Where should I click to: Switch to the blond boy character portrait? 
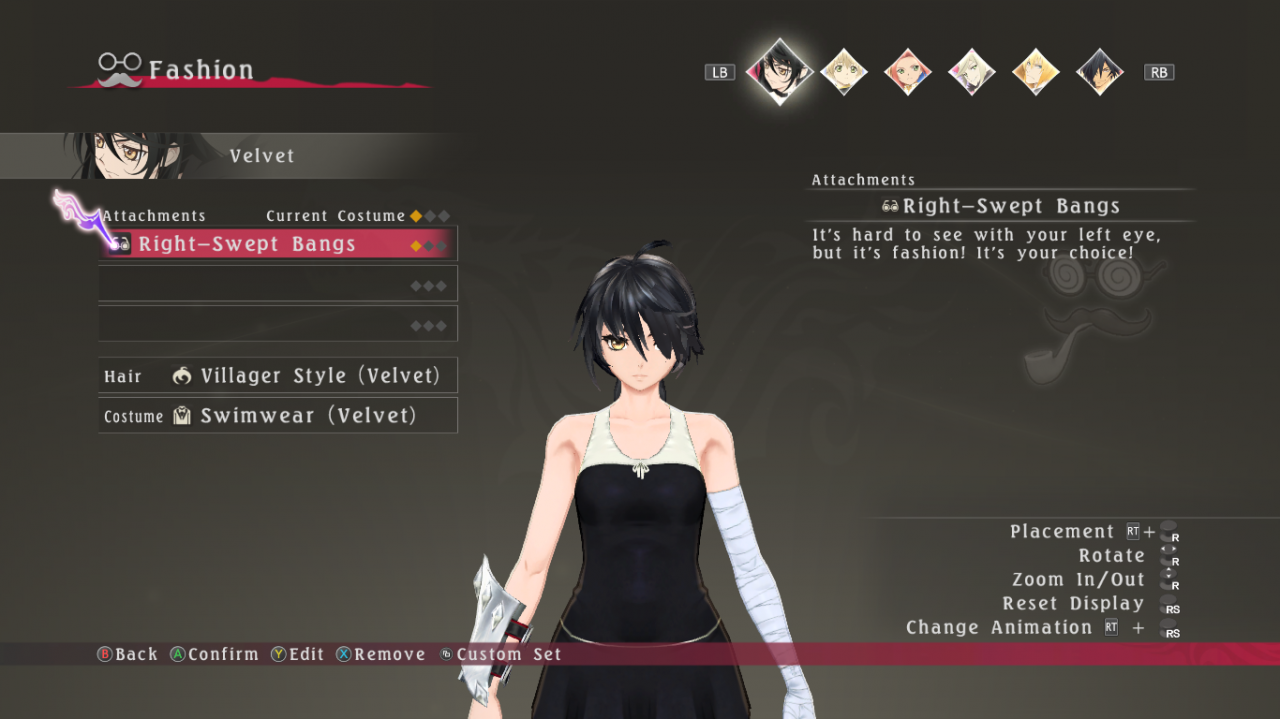[843, 72]
